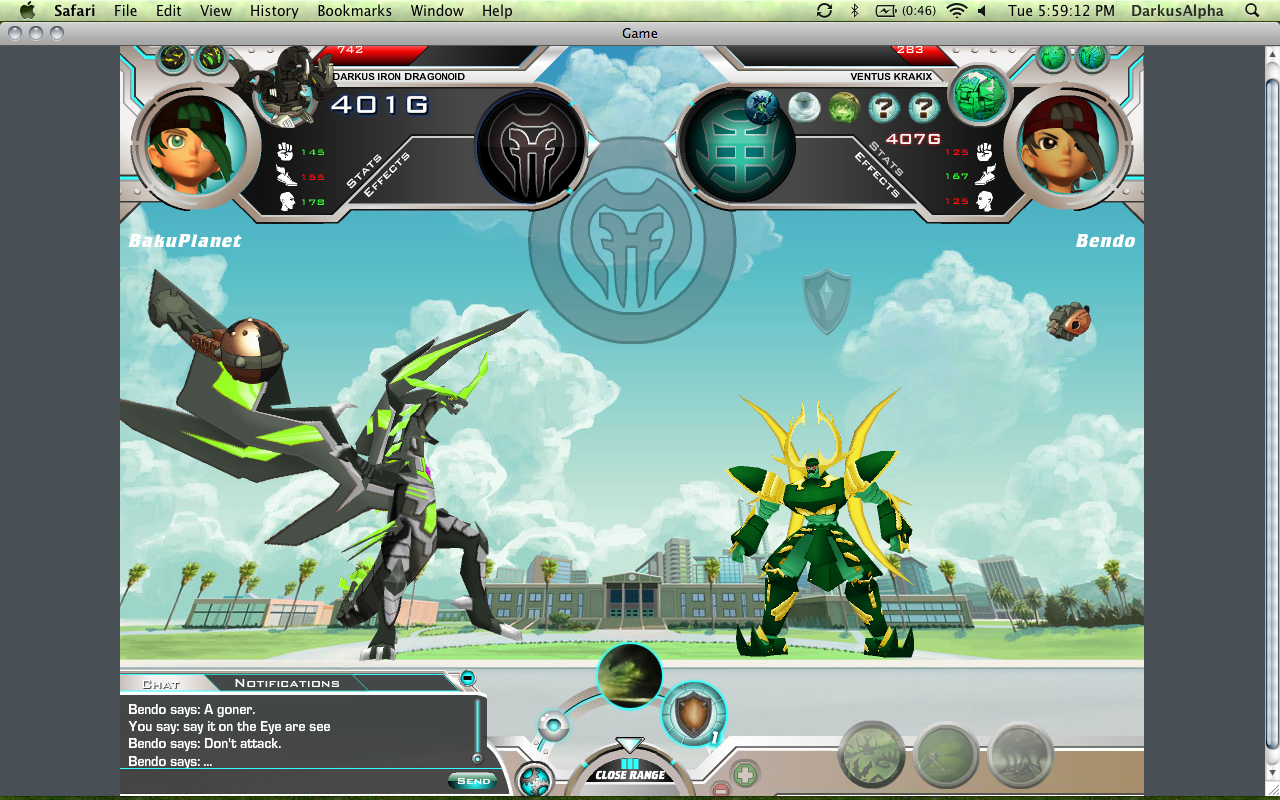
Task: Choose the leftmost horned Bakugan ability card
Action: 871,754
